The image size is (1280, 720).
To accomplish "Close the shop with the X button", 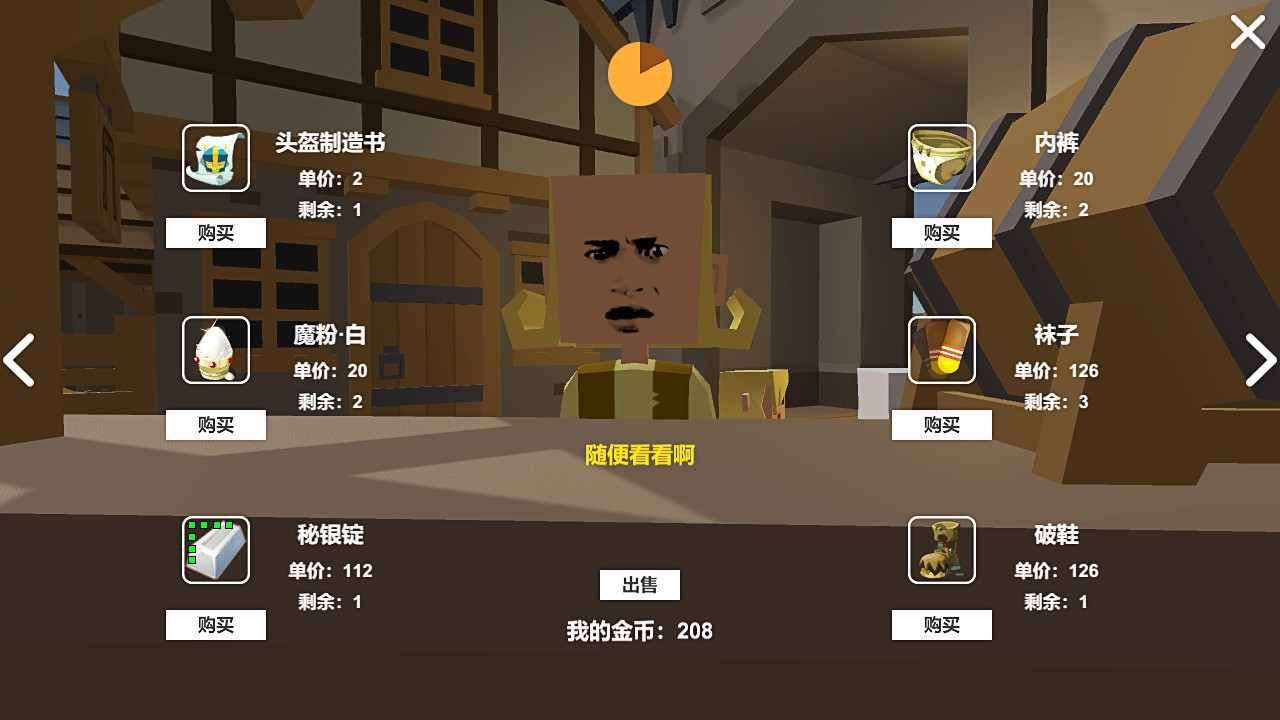I will click(1247, 32).
